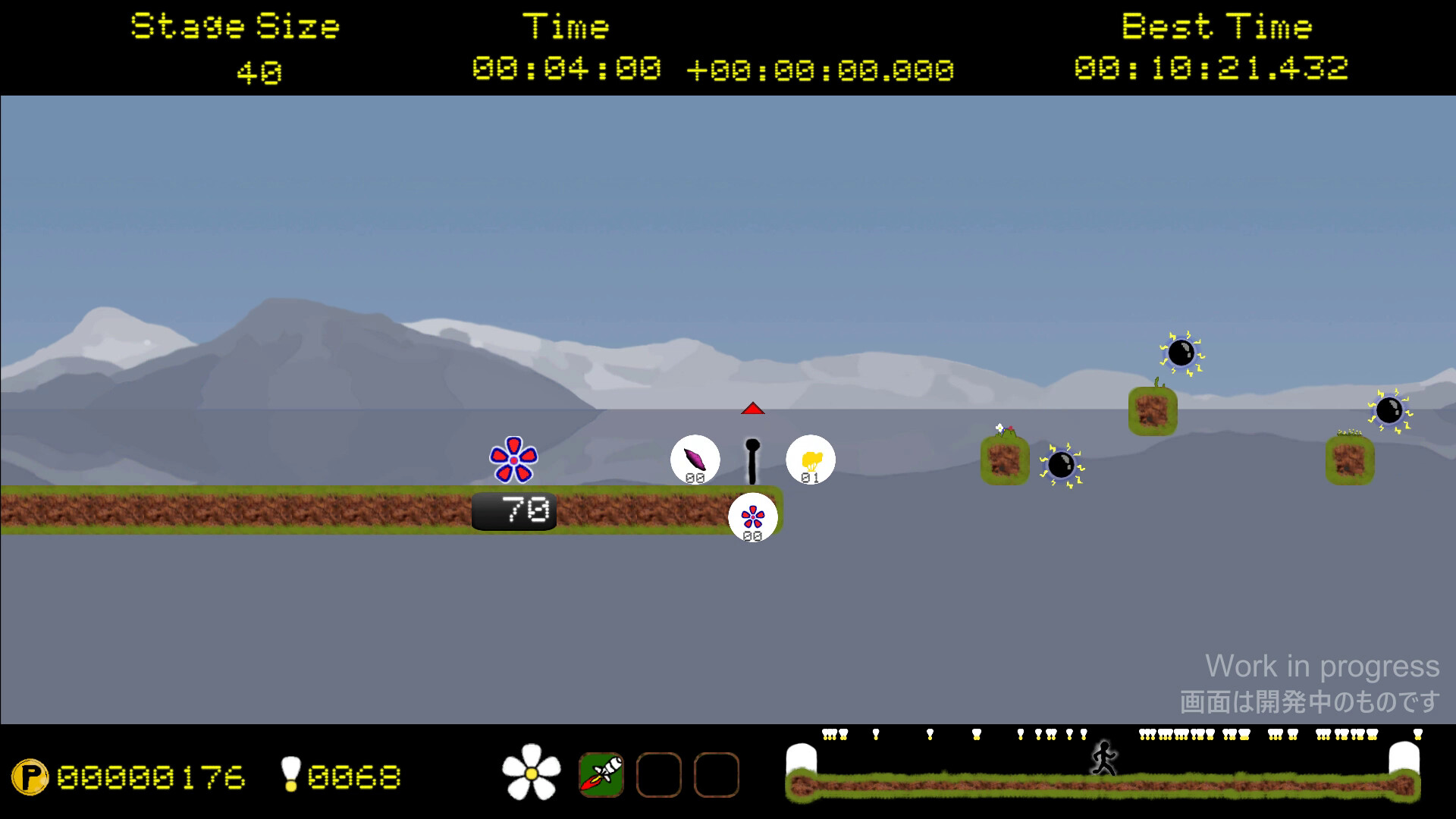Click the exclamation mark counter icon showing 0068
Screen dimensions: 1456x819
point(290,775)
